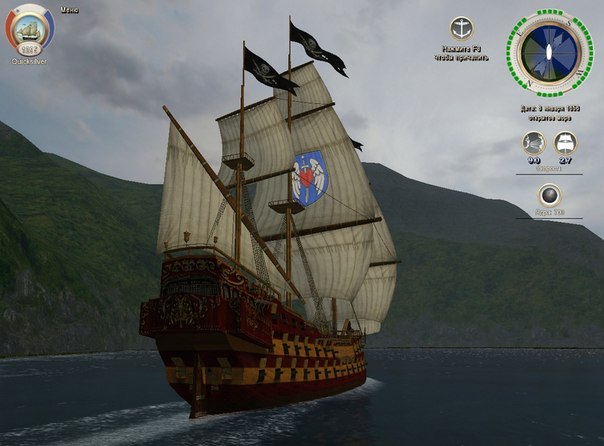This screenshot has height=446, width=604.
Task: Open the compass minimap
Action: pos(549,54)
